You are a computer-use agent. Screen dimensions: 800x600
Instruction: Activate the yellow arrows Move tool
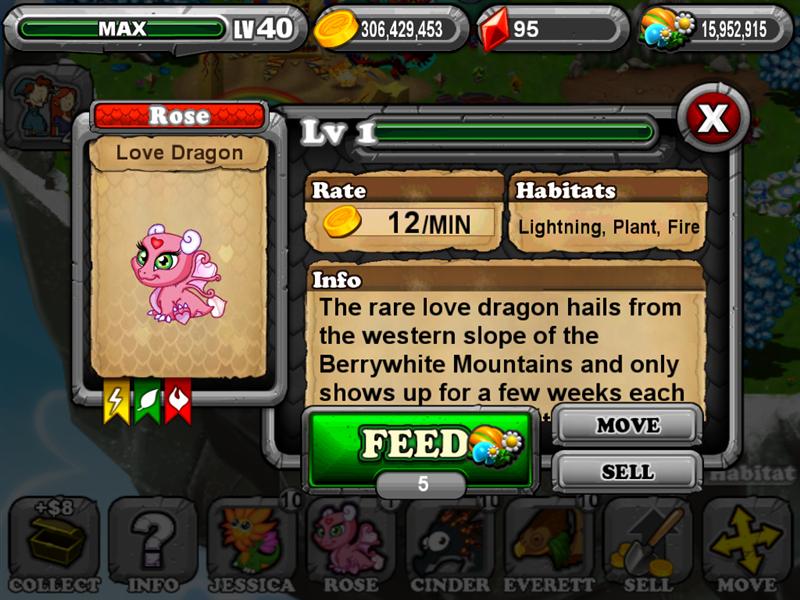coord(746,545)
